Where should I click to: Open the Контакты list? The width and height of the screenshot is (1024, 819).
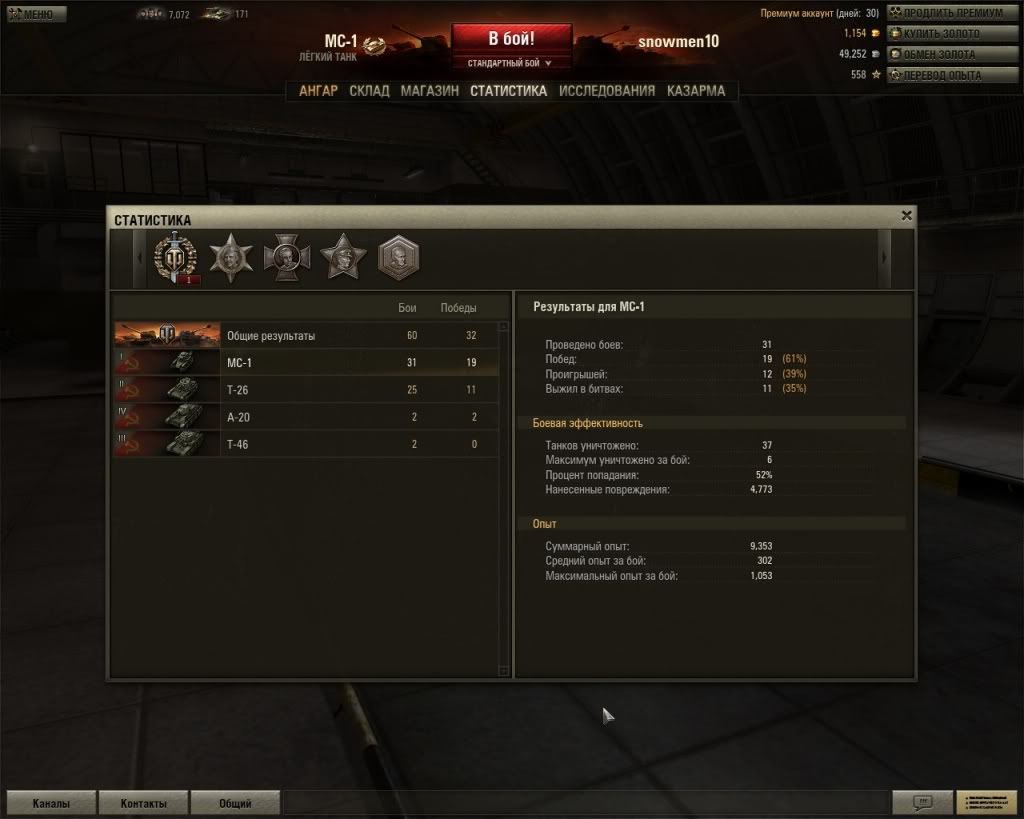(x=143, y=803)
